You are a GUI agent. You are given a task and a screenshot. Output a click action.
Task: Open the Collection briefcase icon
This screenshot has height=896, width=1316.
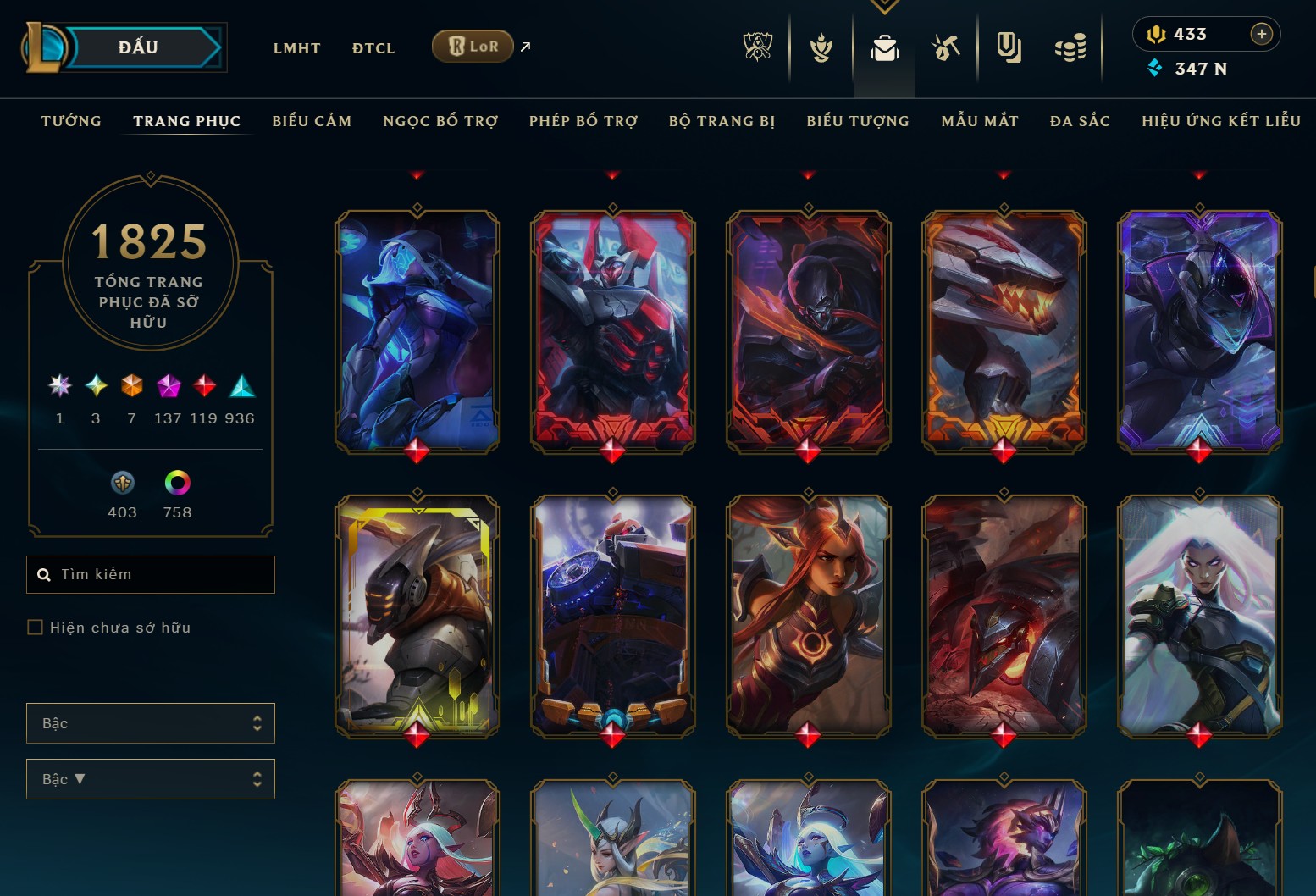pyautogui.click(x=884, y=48)
